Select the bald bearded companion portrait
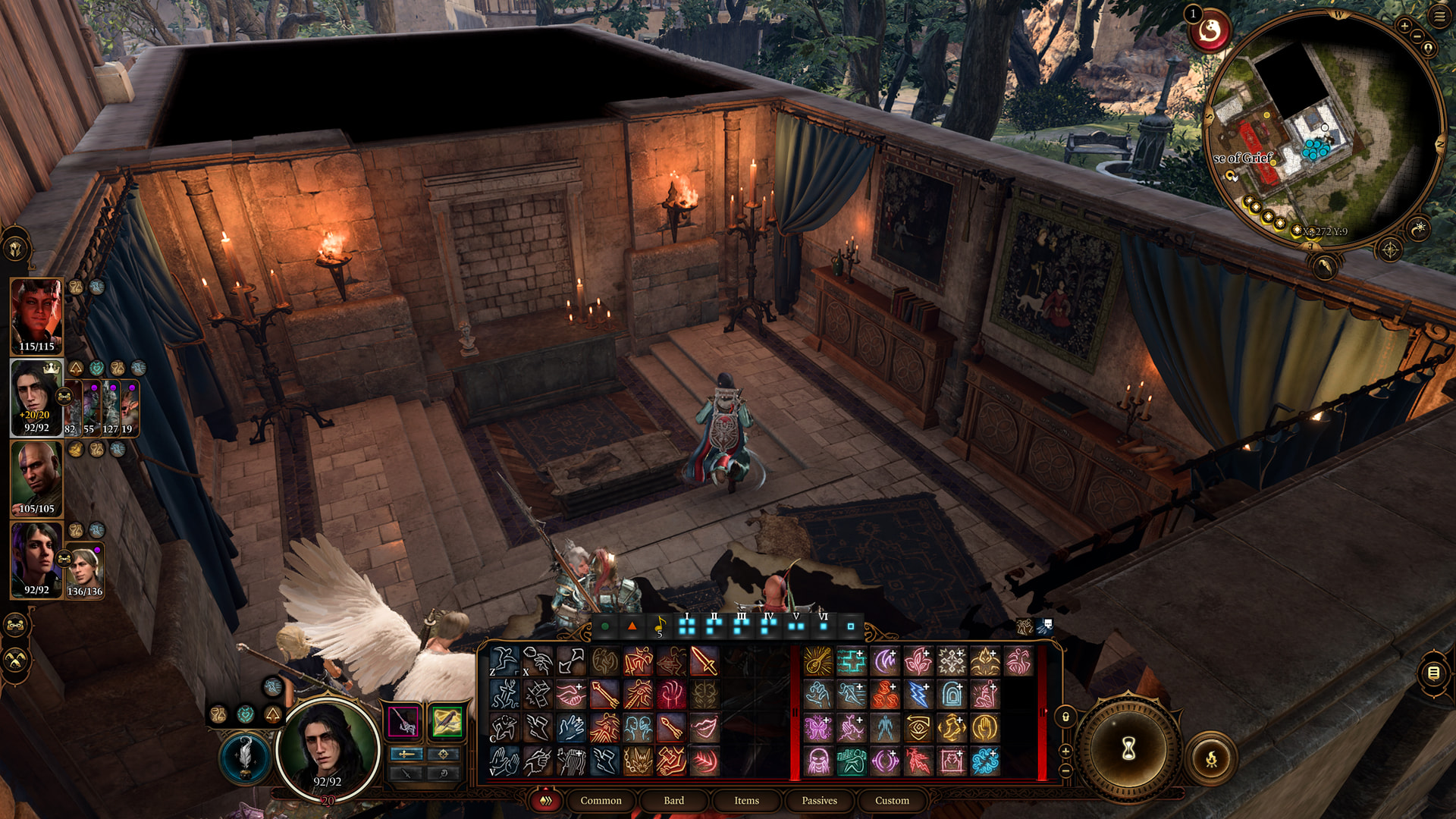 36,479
